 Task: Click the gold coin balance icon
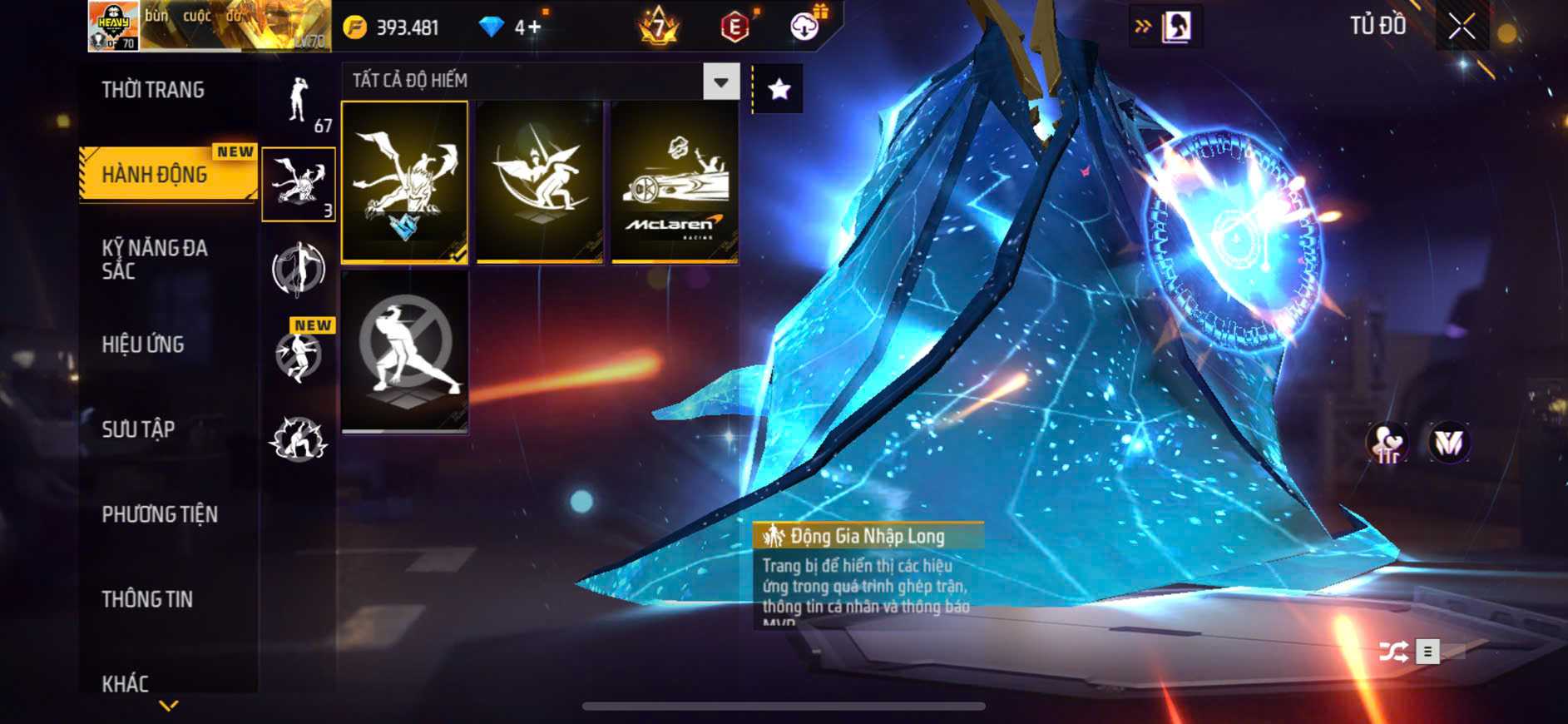coord(355,27)
